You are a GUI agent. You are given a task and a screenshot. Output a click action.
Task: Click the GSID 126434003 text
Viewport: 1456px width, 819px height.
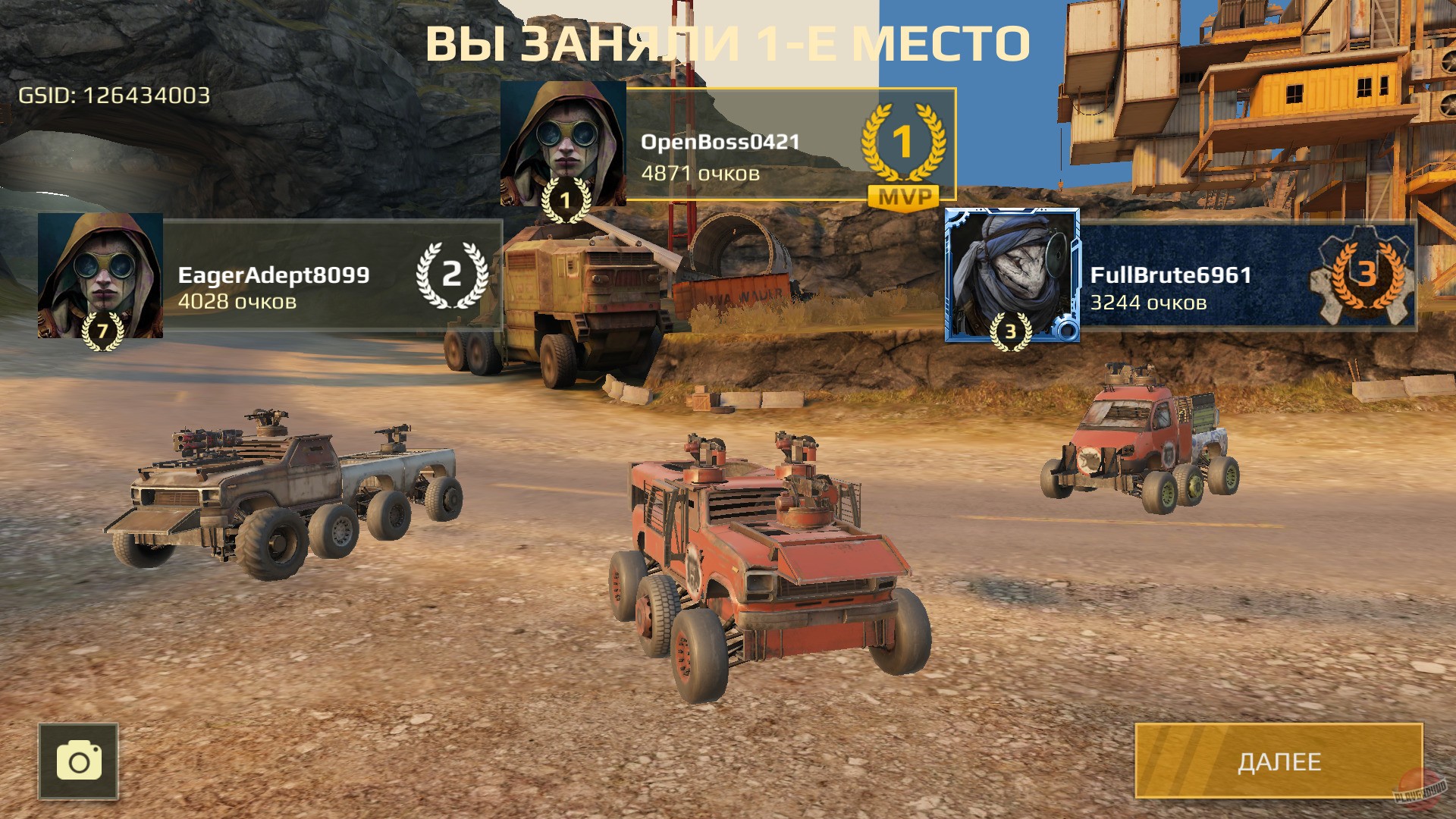114,97
